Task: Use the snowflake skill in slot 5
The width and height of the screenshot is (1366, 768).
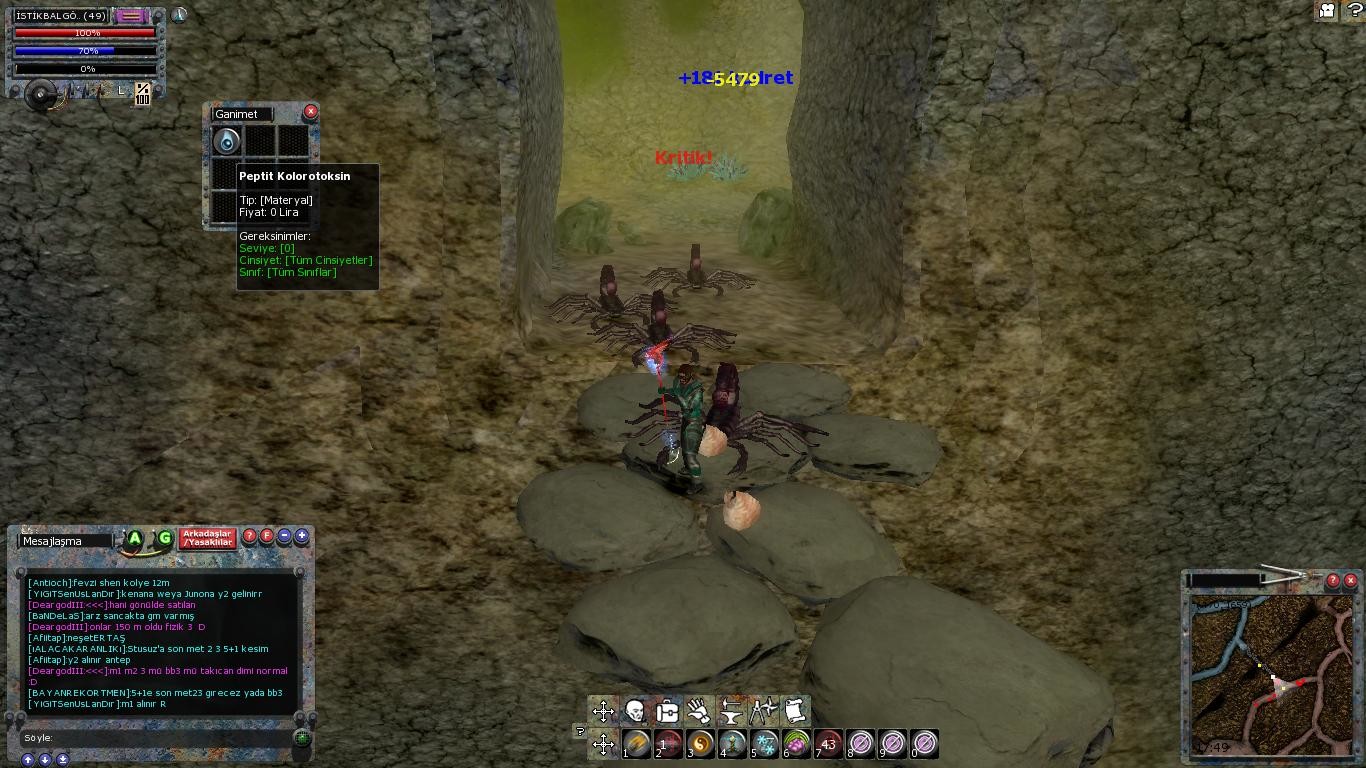Action: (765, 744)
